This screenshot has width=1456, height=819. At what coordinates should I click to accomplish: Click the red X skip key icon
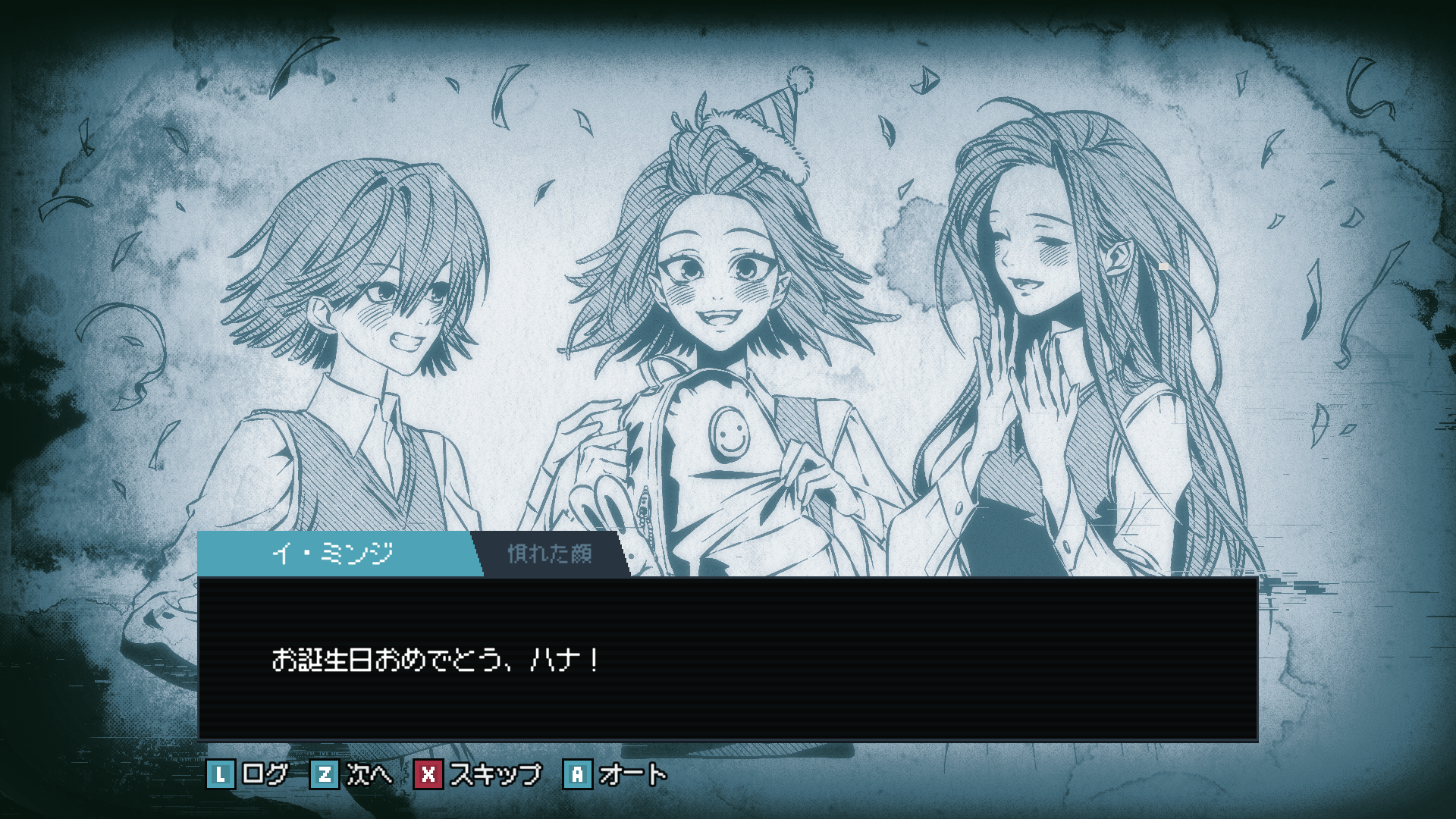point(429,774)
